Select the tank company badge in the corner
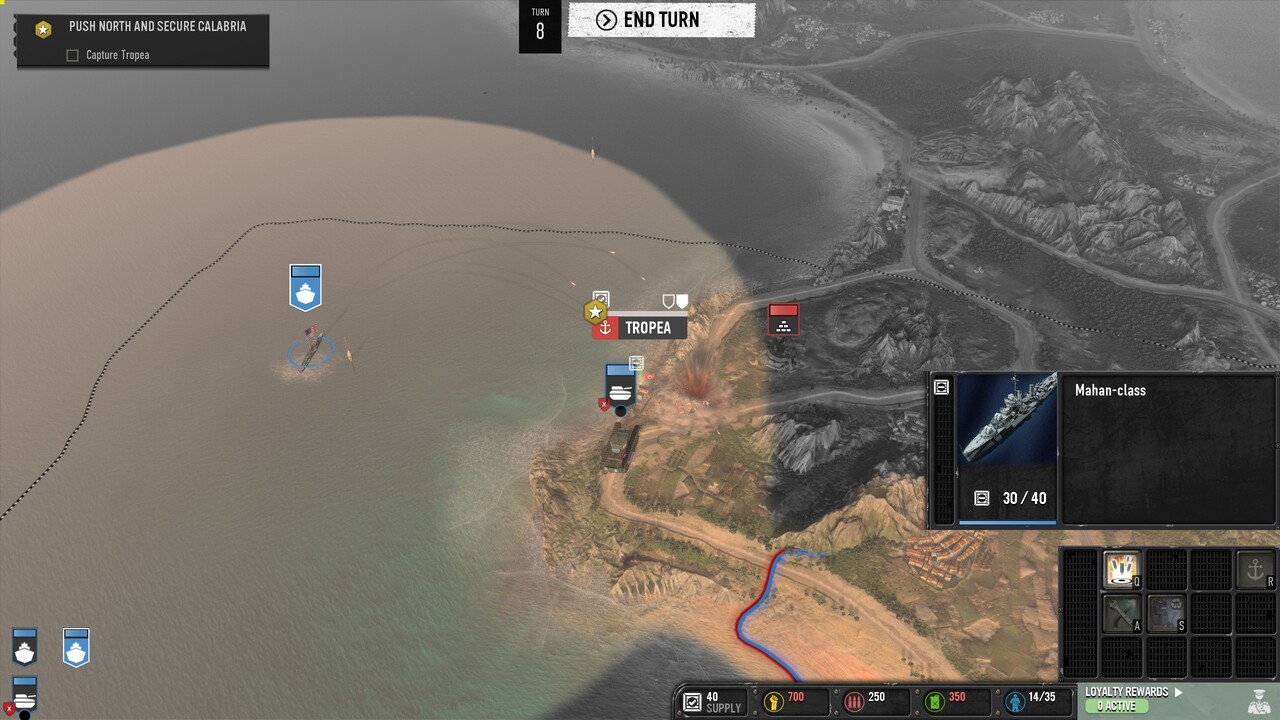This screenshot has width=1280, height=720. pos(25,694)
